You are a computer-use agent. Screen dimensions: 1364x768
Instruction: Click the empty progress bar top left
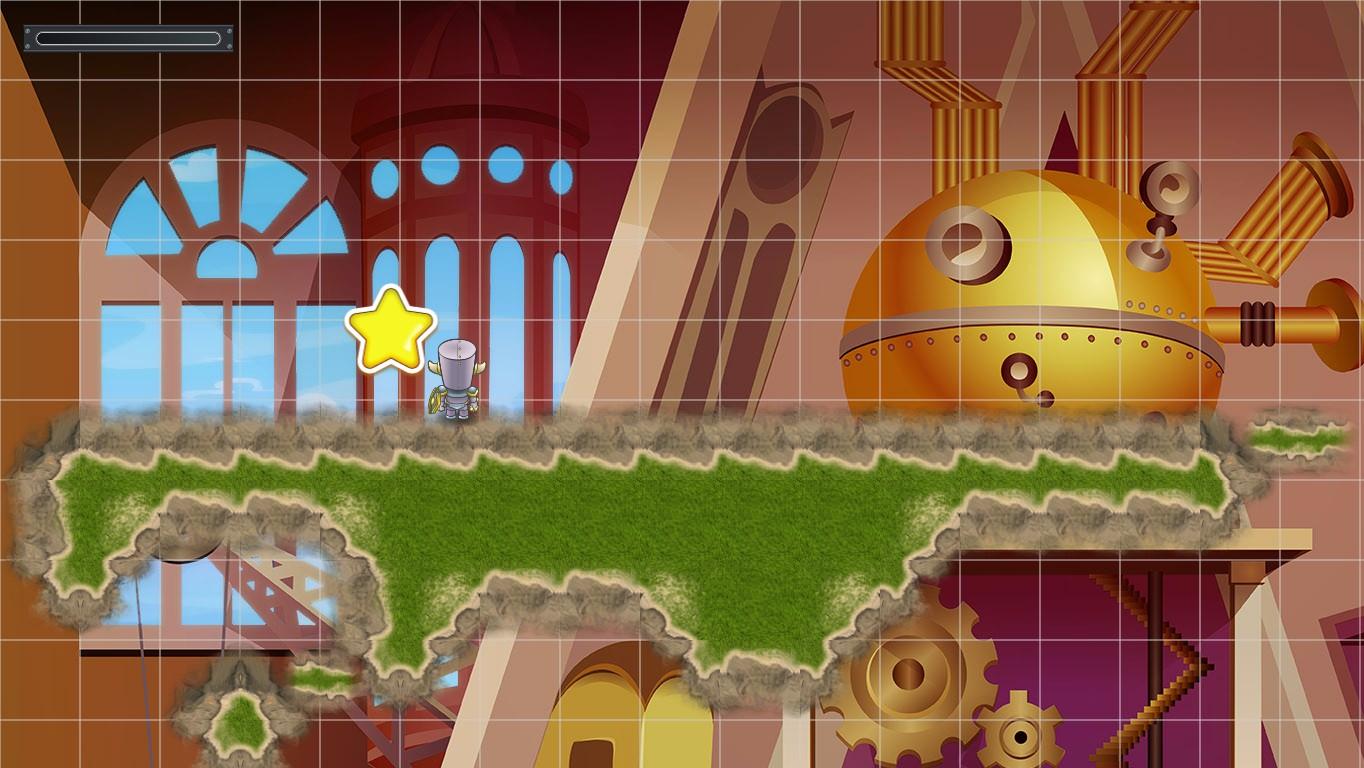coord(128,38)
